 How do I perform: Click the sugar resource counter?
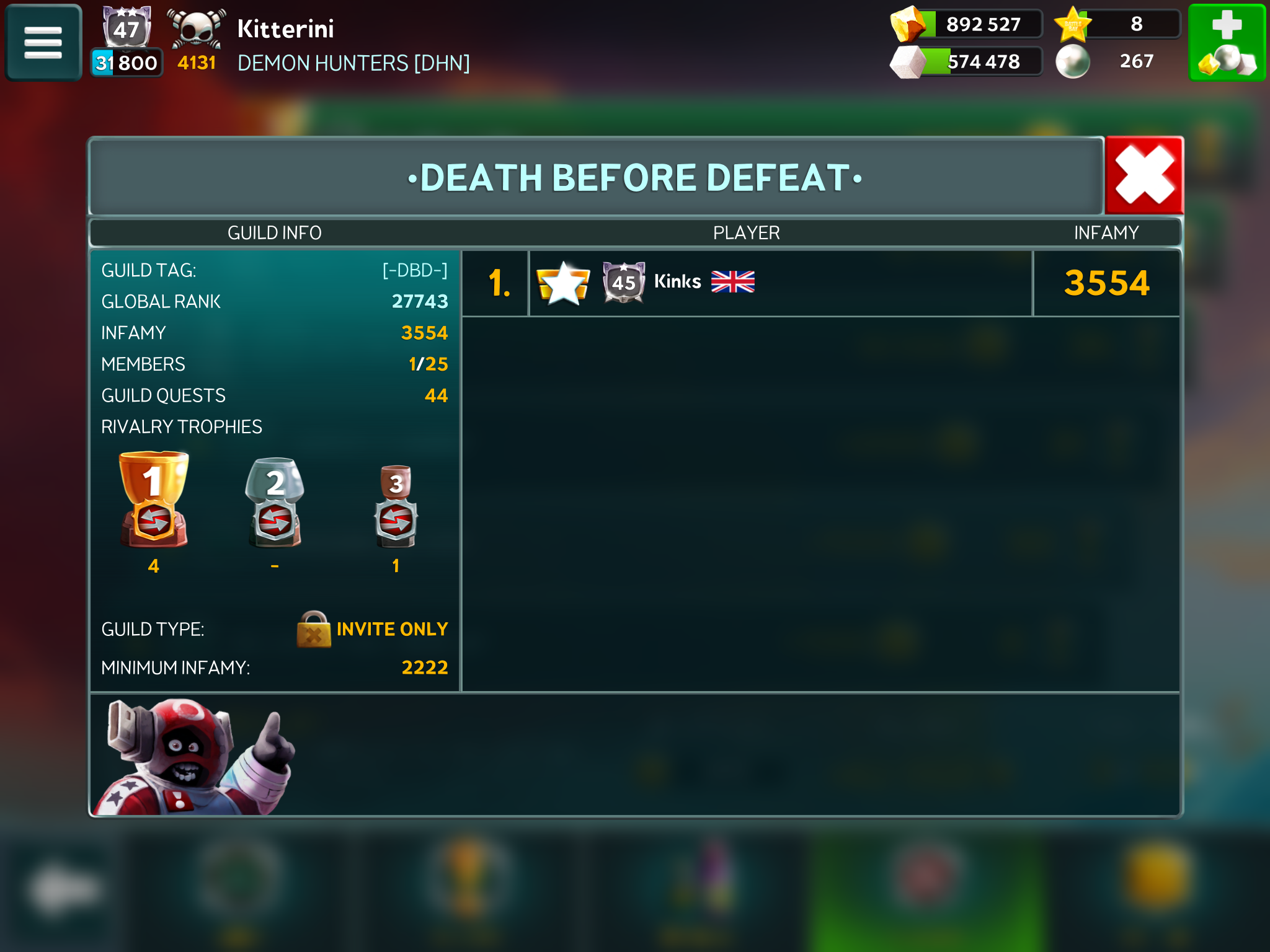click(x=967, y=62)
